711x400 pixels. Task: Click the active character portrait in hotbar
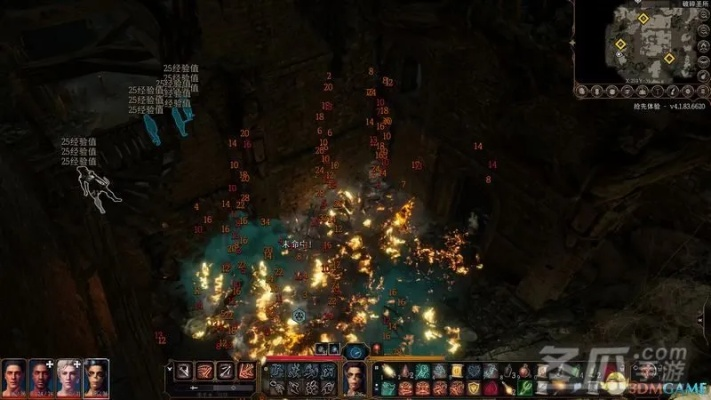[355, 378]
